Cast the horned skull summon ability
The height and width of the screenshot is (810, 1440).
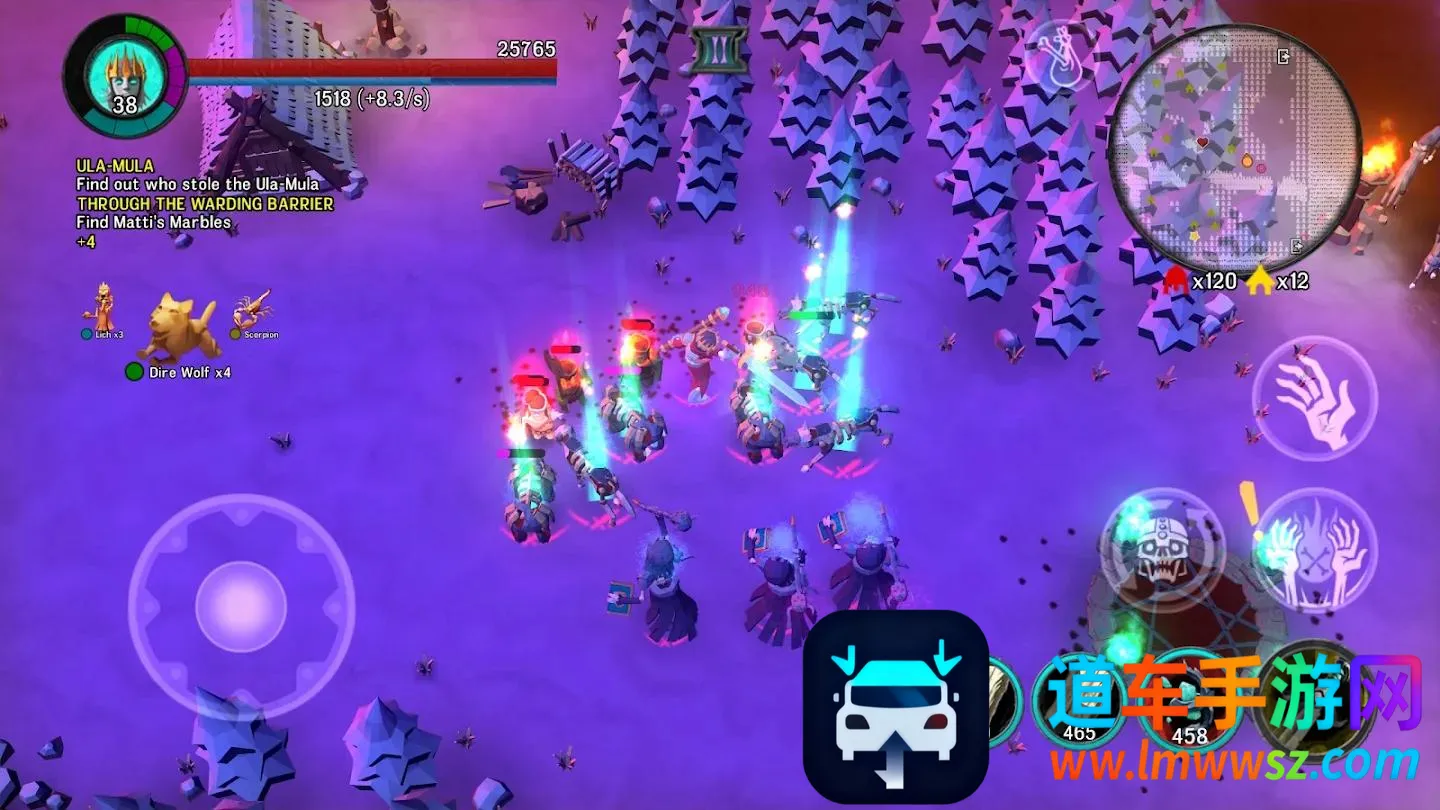pos(1162,548)
